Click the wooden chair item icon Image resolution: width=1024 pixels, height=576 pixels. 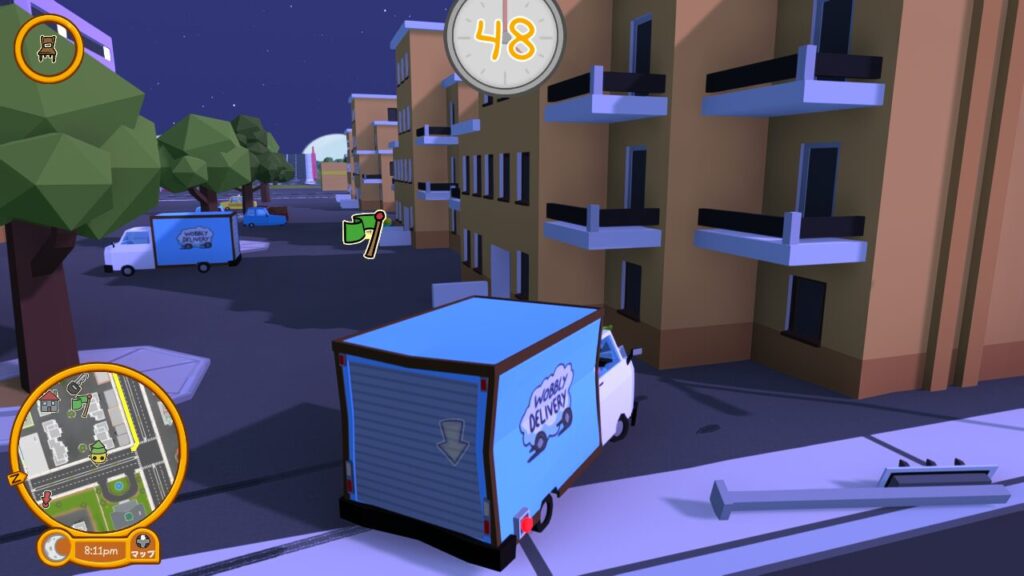coord(48,47)
